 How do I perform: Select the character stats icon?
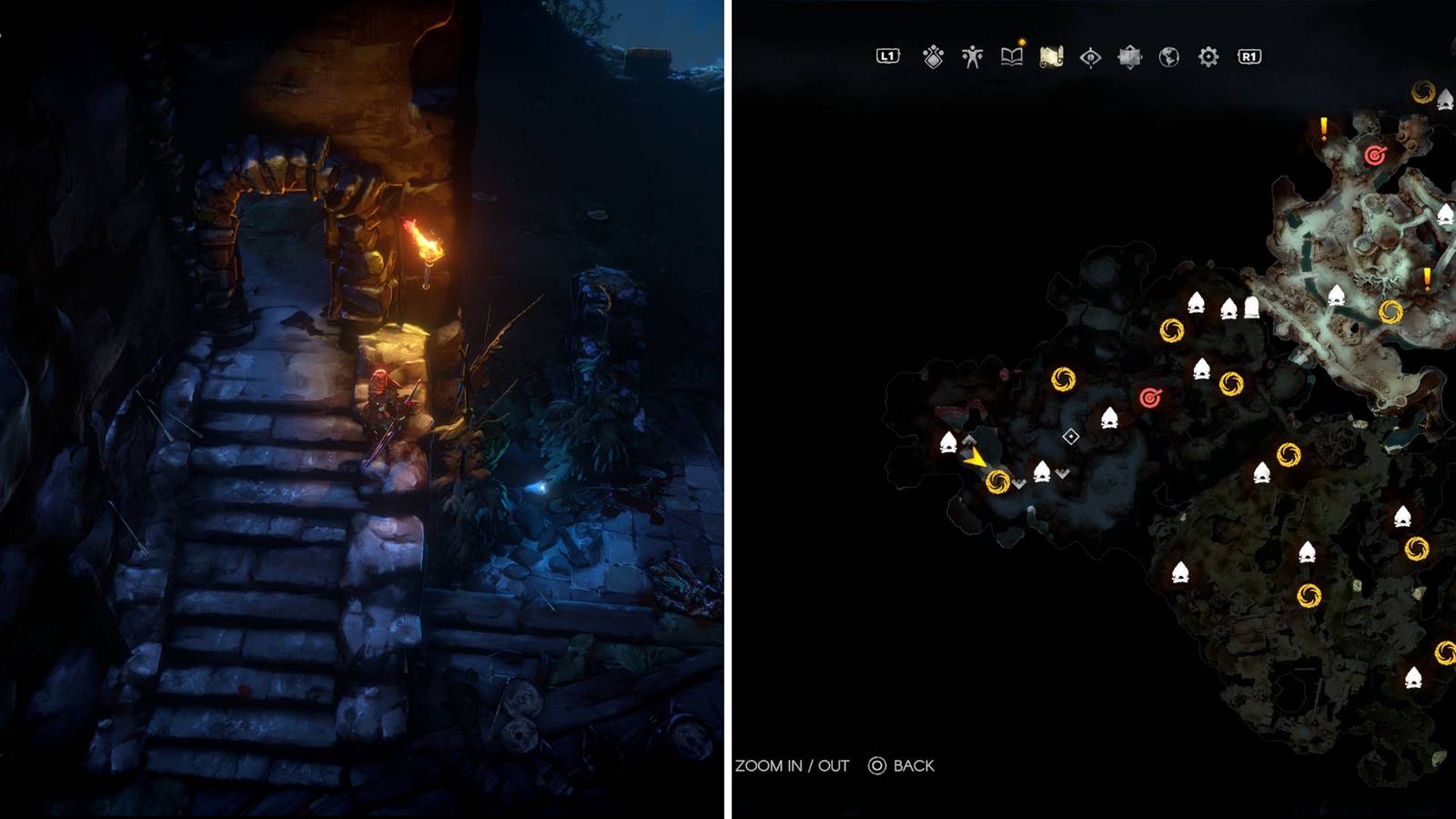click(x=973, y=56)
